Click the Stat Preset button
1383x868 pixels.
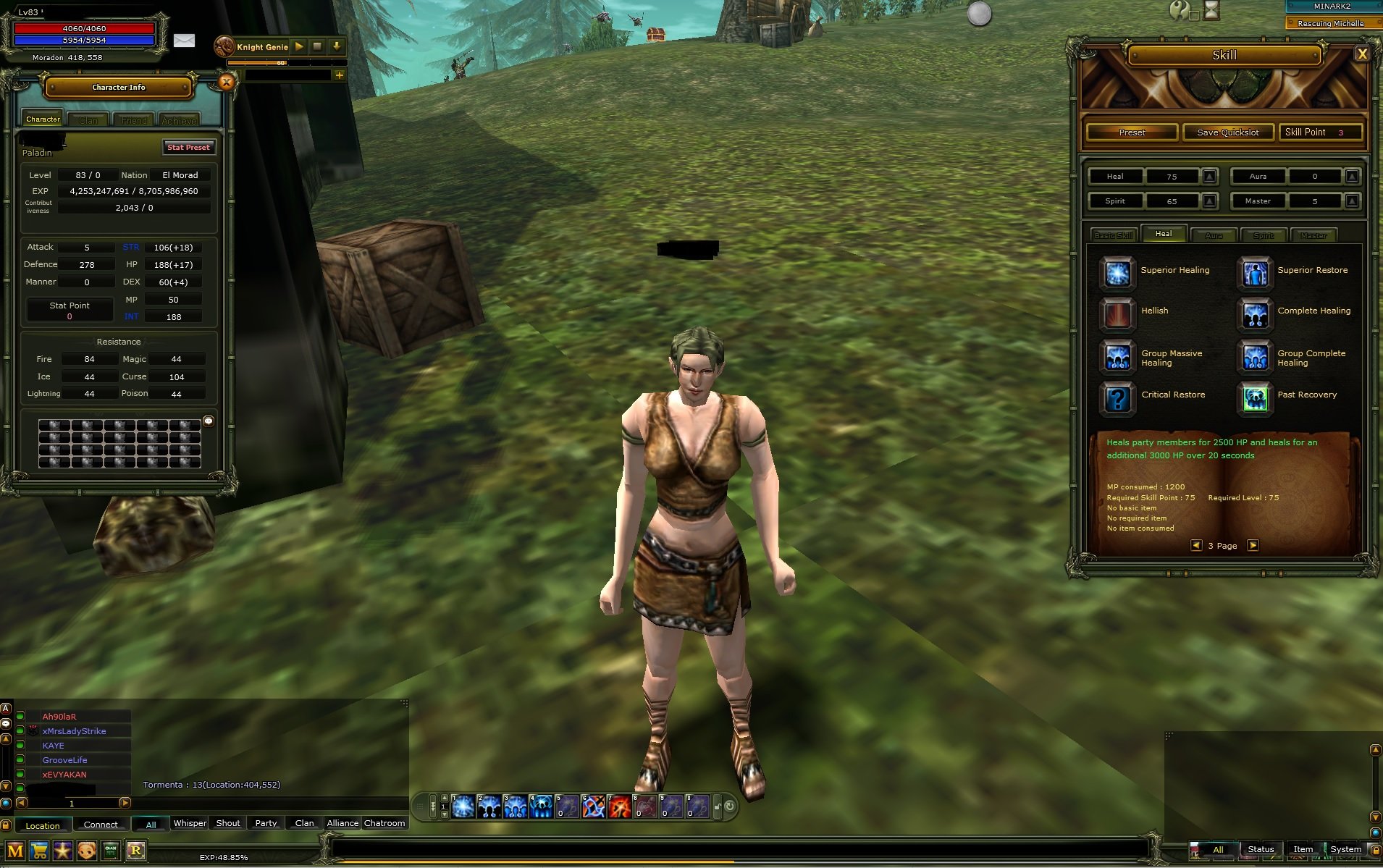(x=188, y=148)
